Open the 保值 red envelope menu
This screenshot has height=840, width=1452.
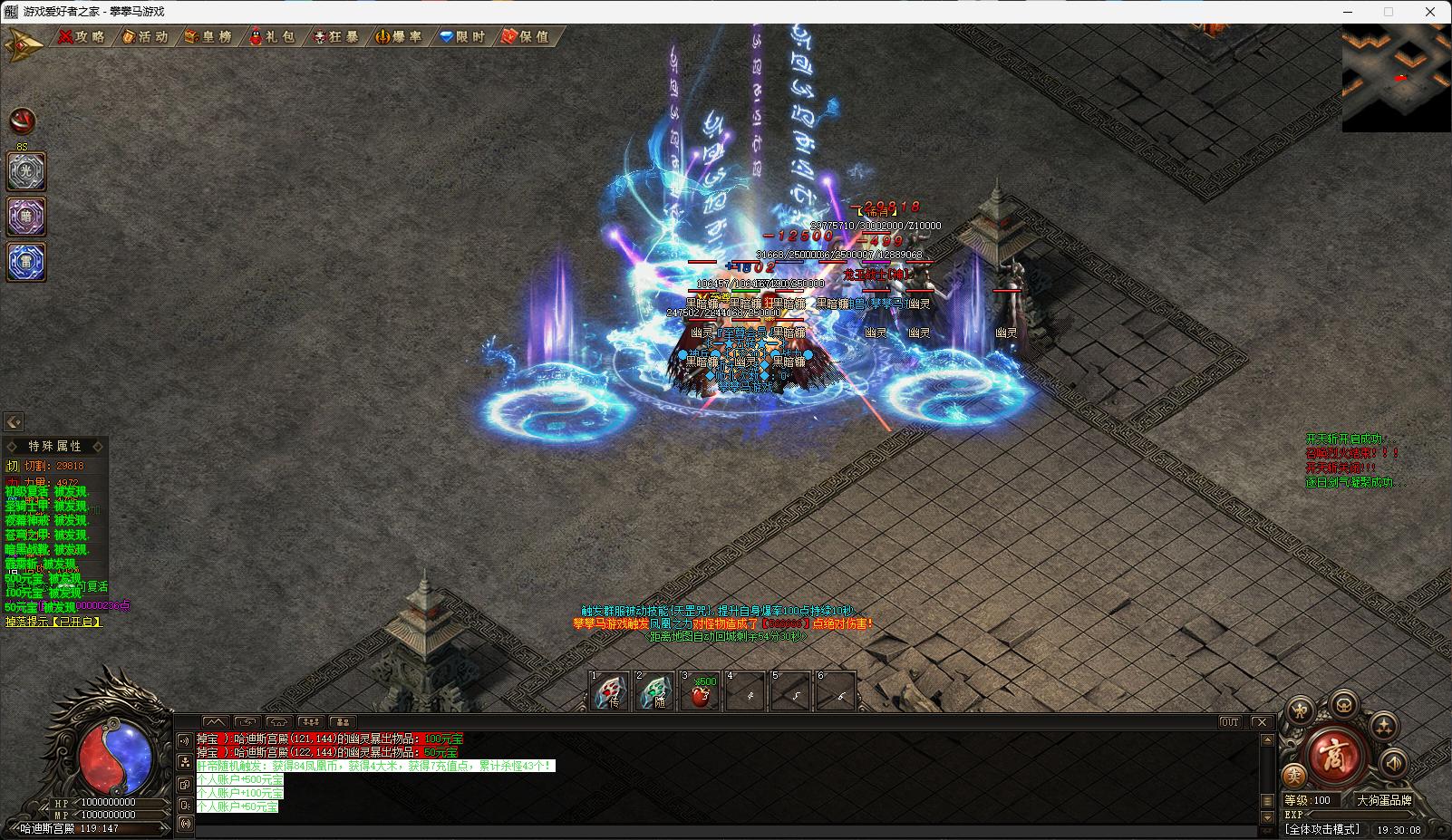526,37
